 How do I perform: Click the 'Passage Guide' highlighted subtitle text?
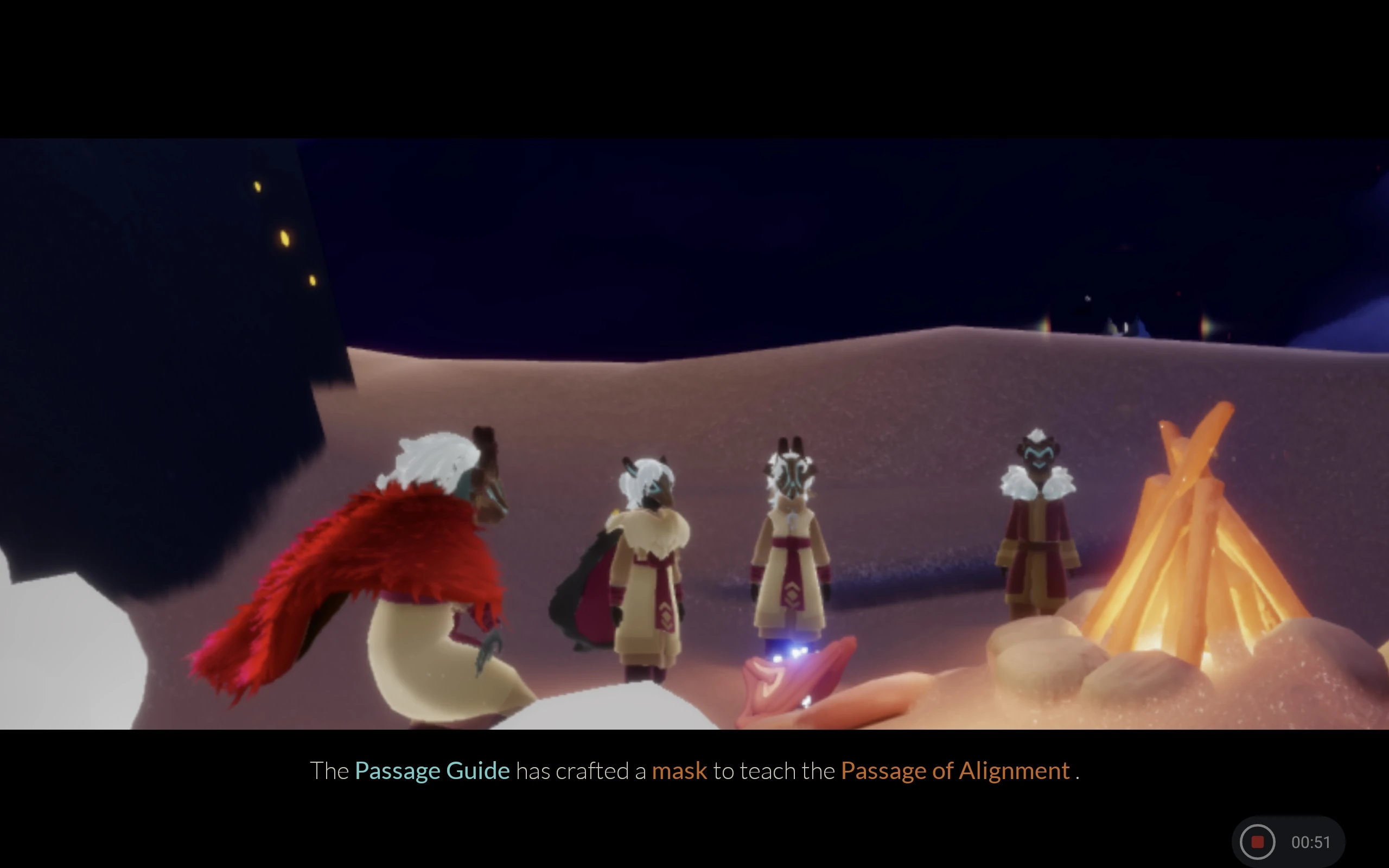point(432,771)
